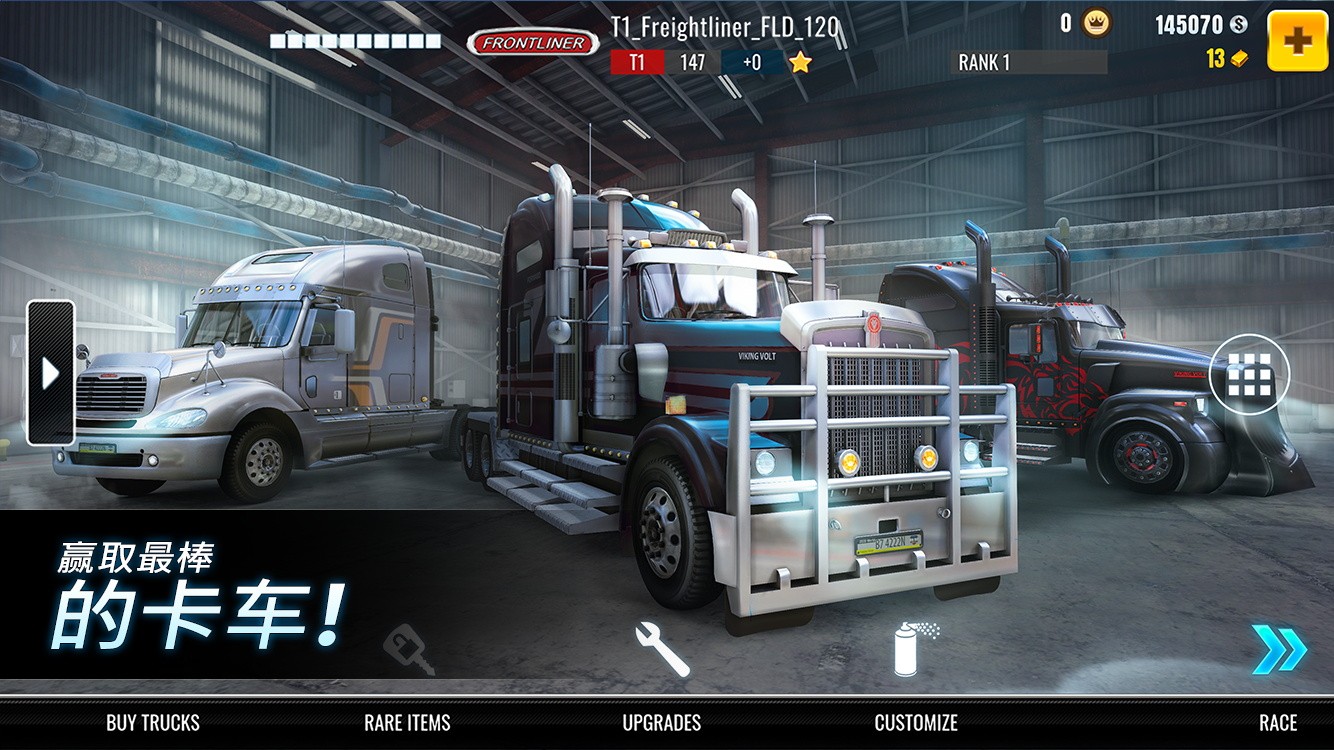1334x750 pixels.
Task: Open the Rare Items shop
Action: [407, 722]
